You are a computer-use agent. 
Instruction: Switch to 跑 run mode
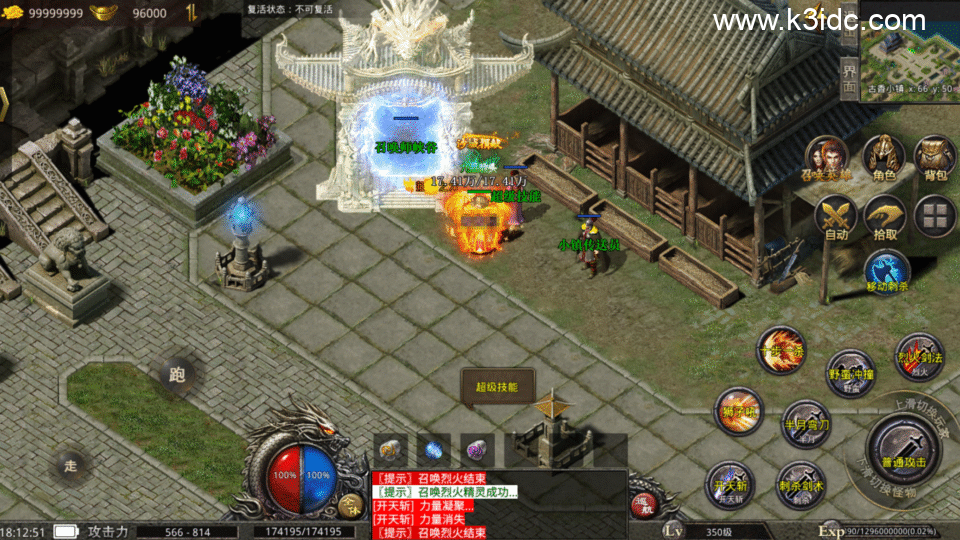pyautogui.click(x=177, y=376)
